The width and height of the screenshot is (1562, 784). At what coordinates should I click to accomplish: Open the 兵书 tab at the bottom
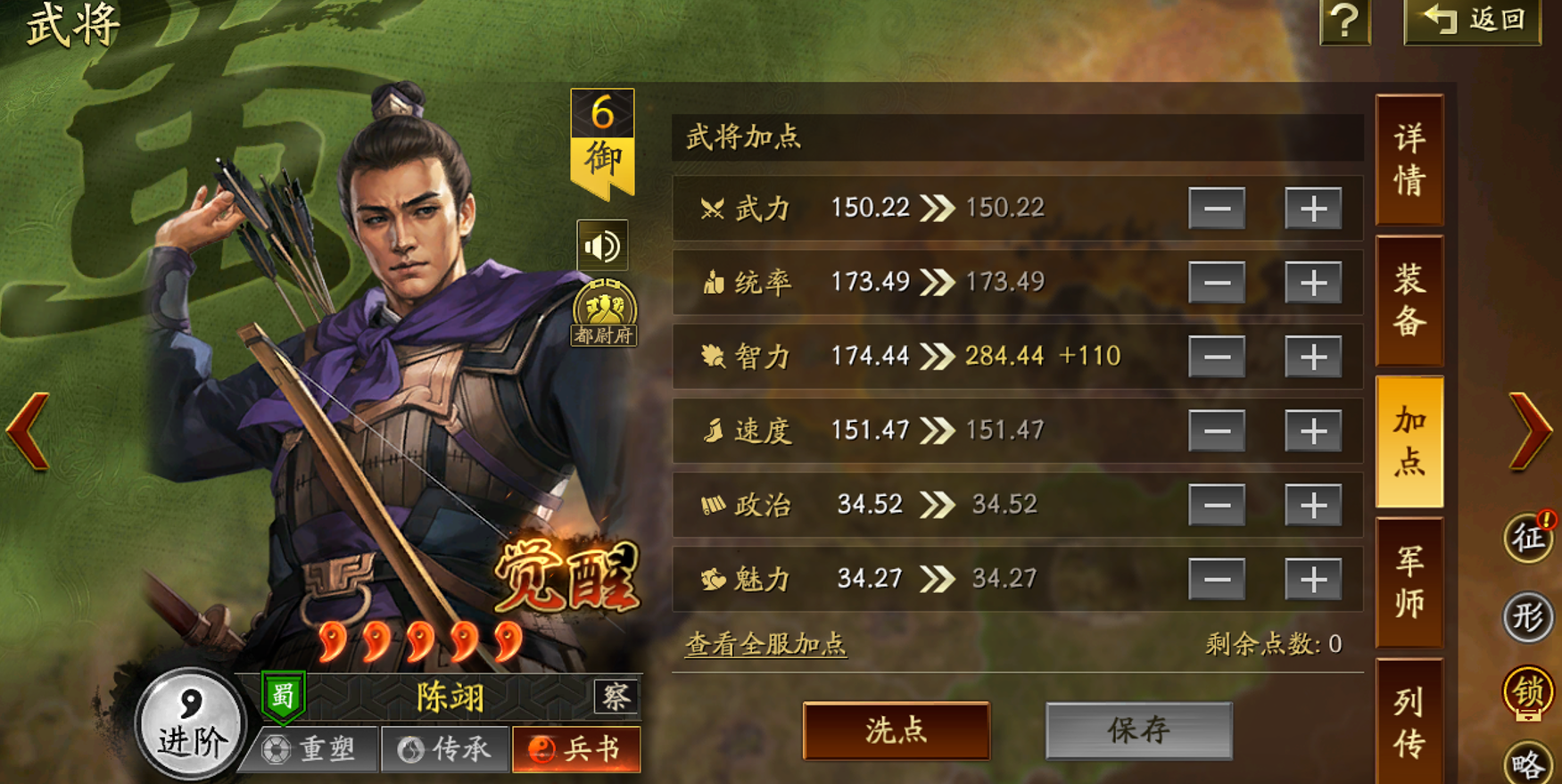[578, 750]
